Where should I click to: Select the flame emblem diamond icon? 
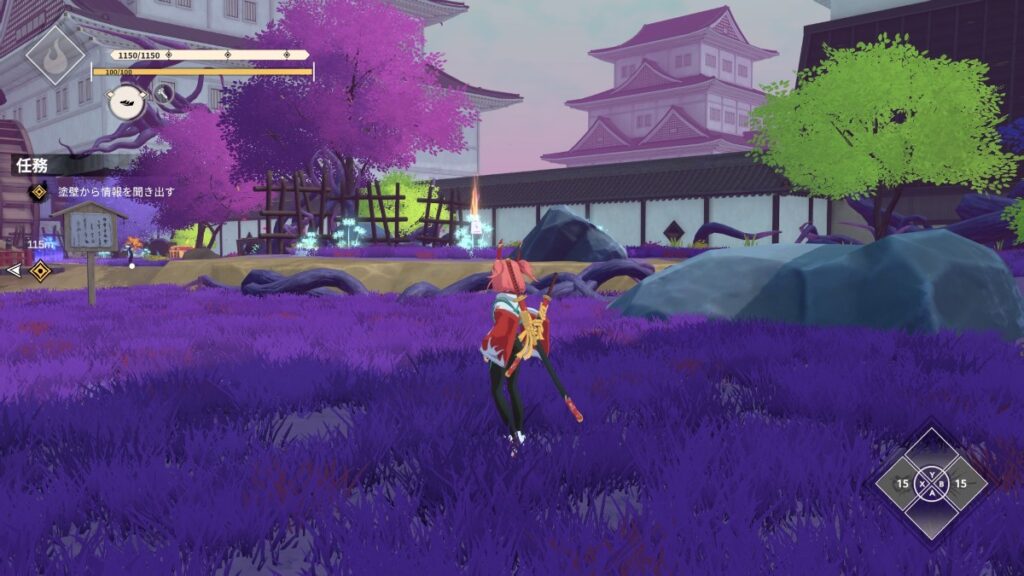(x=55, y=54)
